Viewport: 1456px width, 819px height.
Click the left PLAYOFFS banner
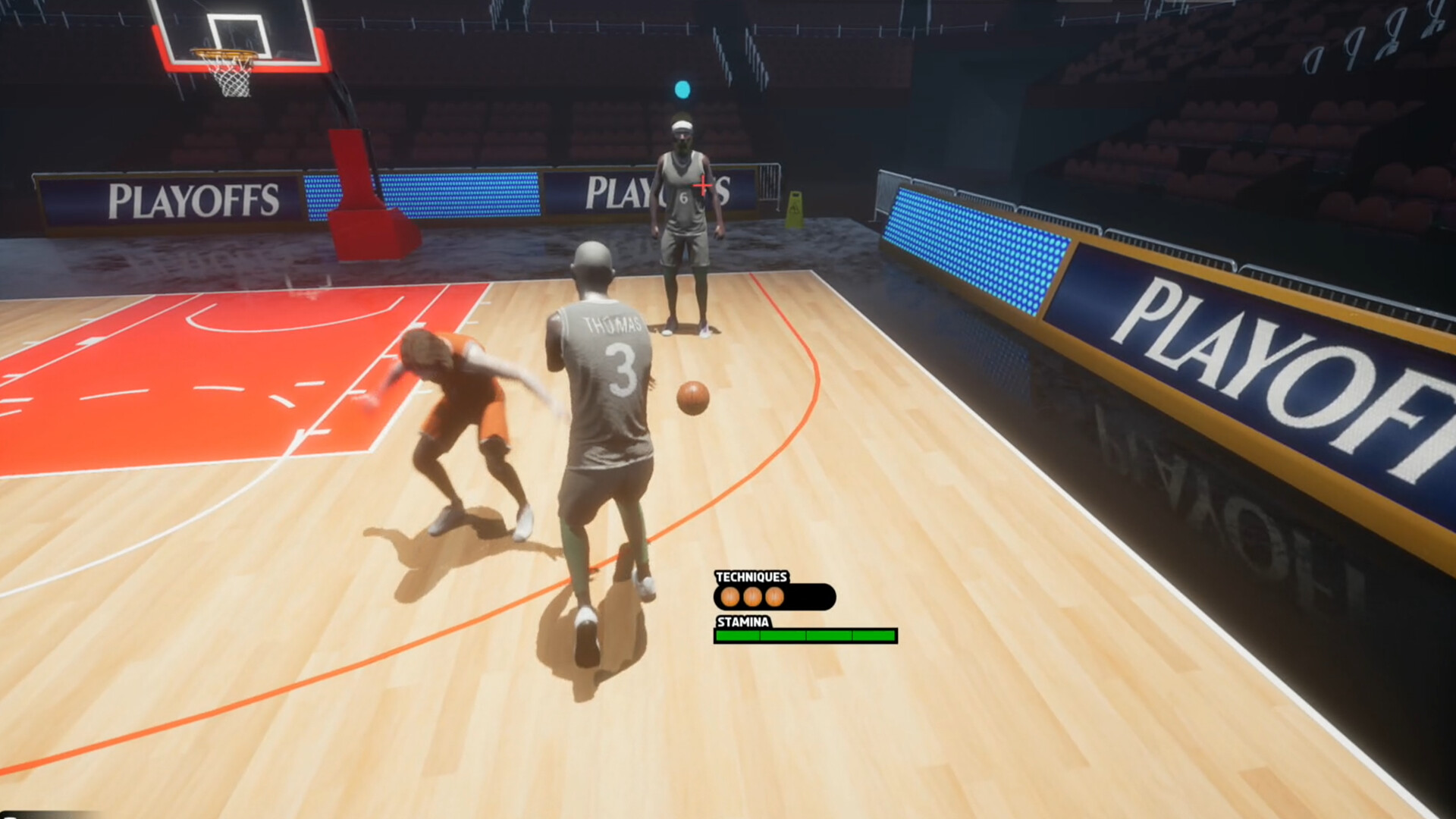[x=193, y=196]
